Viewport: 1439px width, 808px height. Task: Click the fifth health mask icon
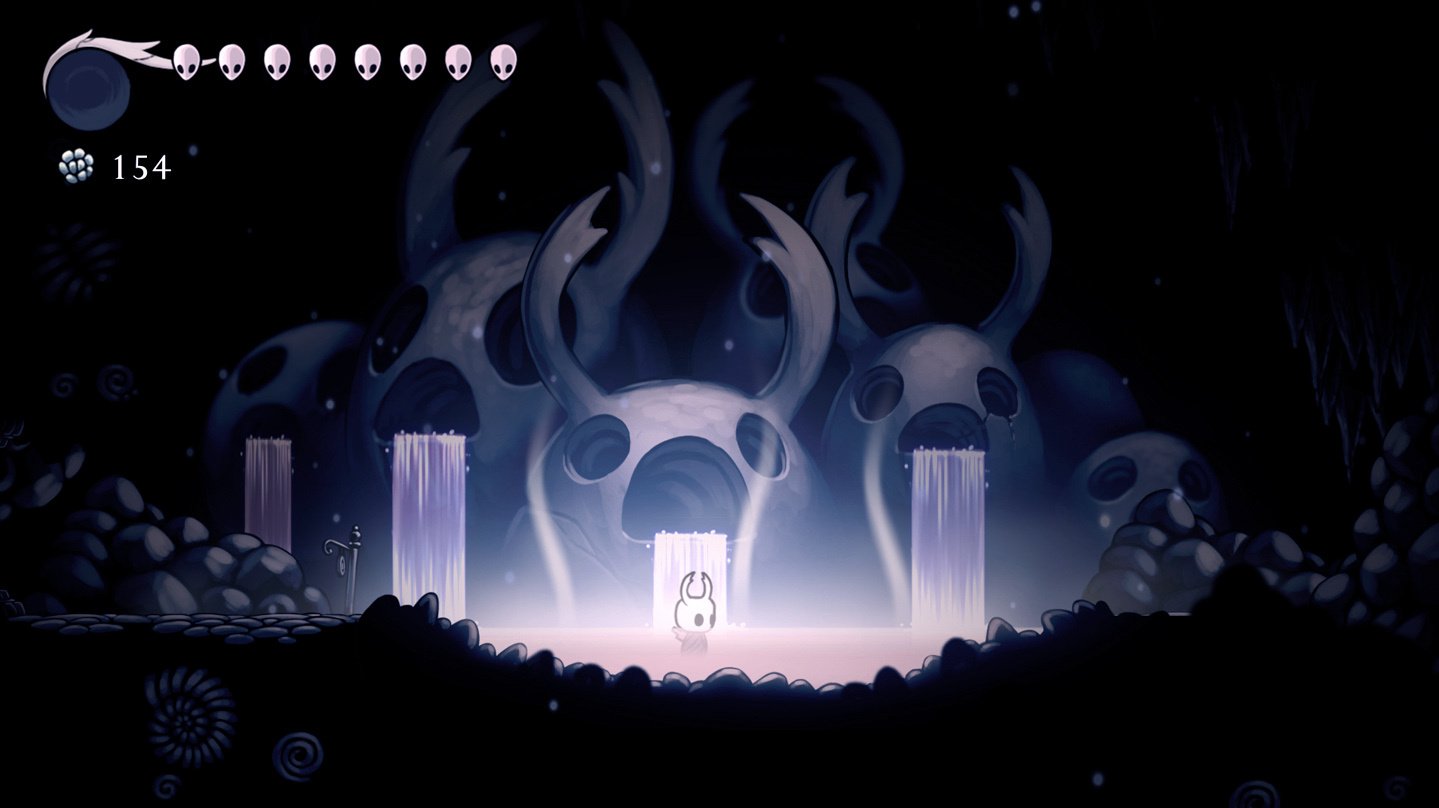pyautogui.click(x=367, y=62)
